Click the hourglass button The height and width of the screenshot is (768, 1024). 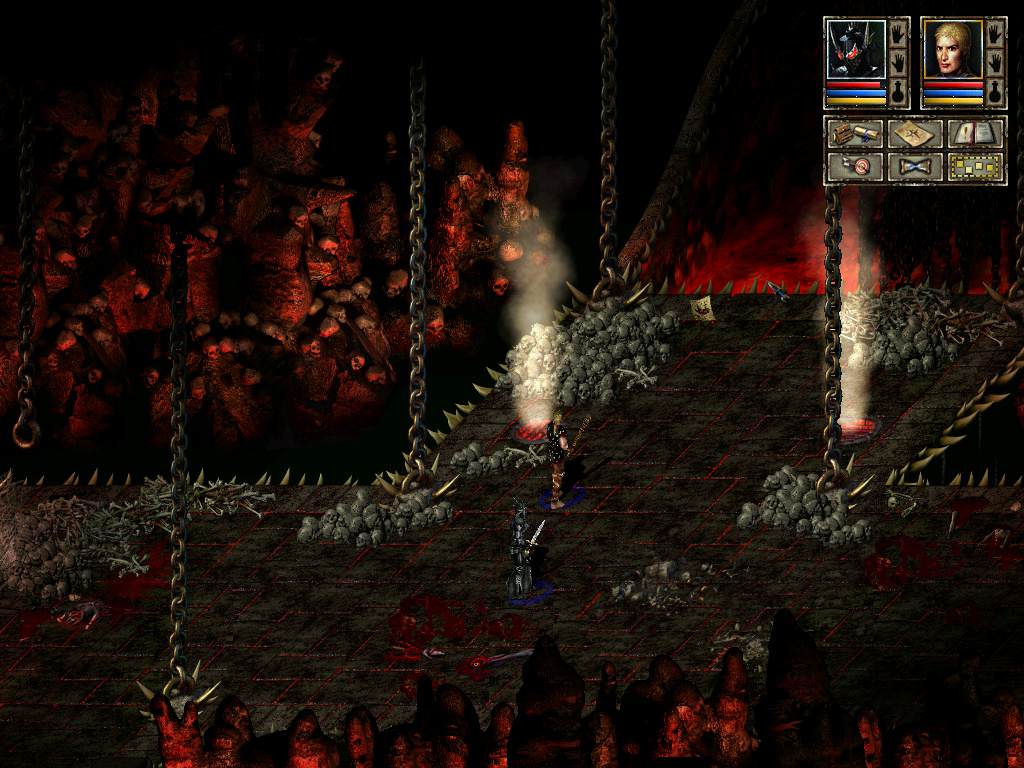click(x=915, y=166)
